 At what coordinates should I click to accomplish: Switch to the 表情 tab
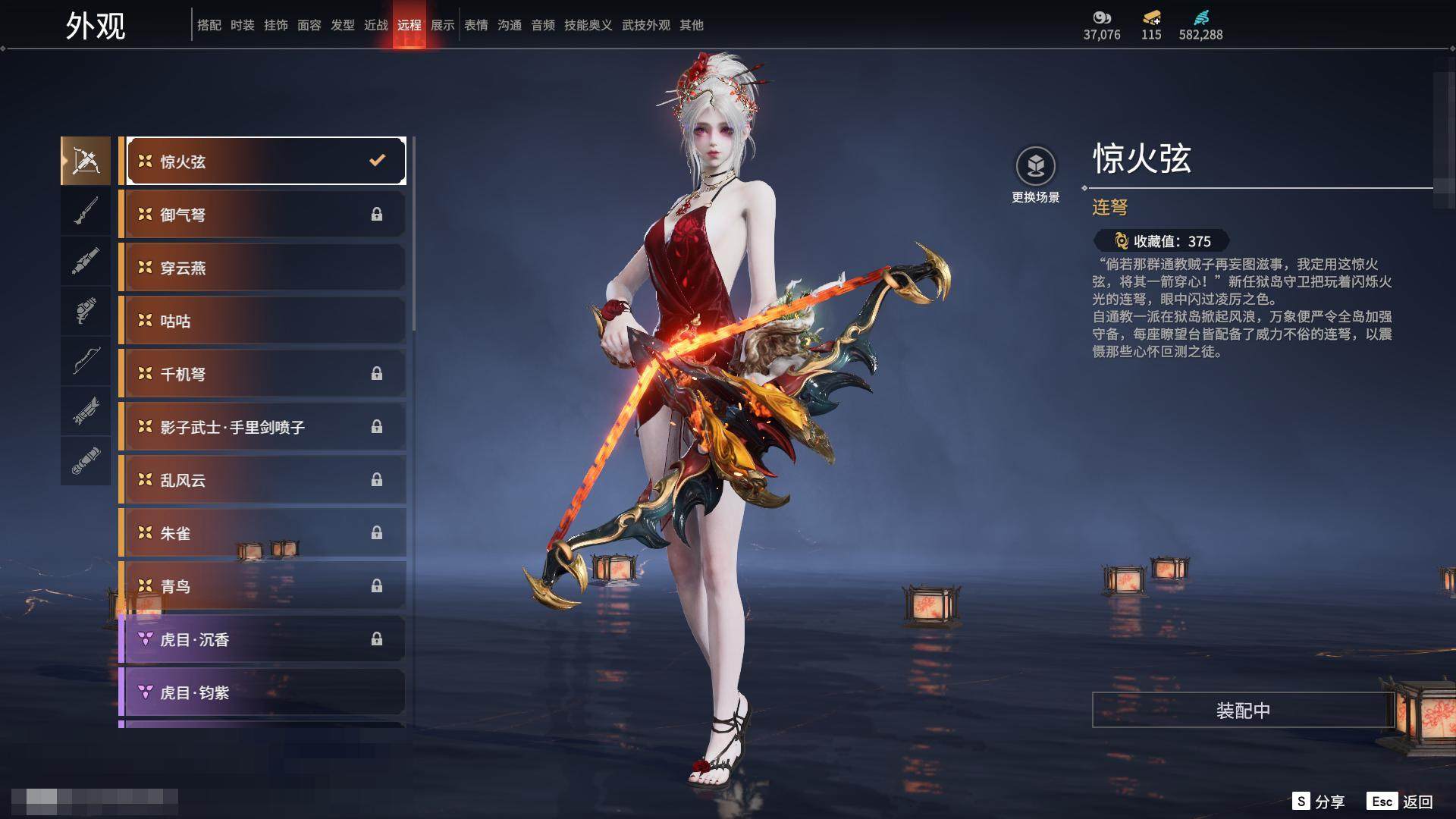pos(476,25)
